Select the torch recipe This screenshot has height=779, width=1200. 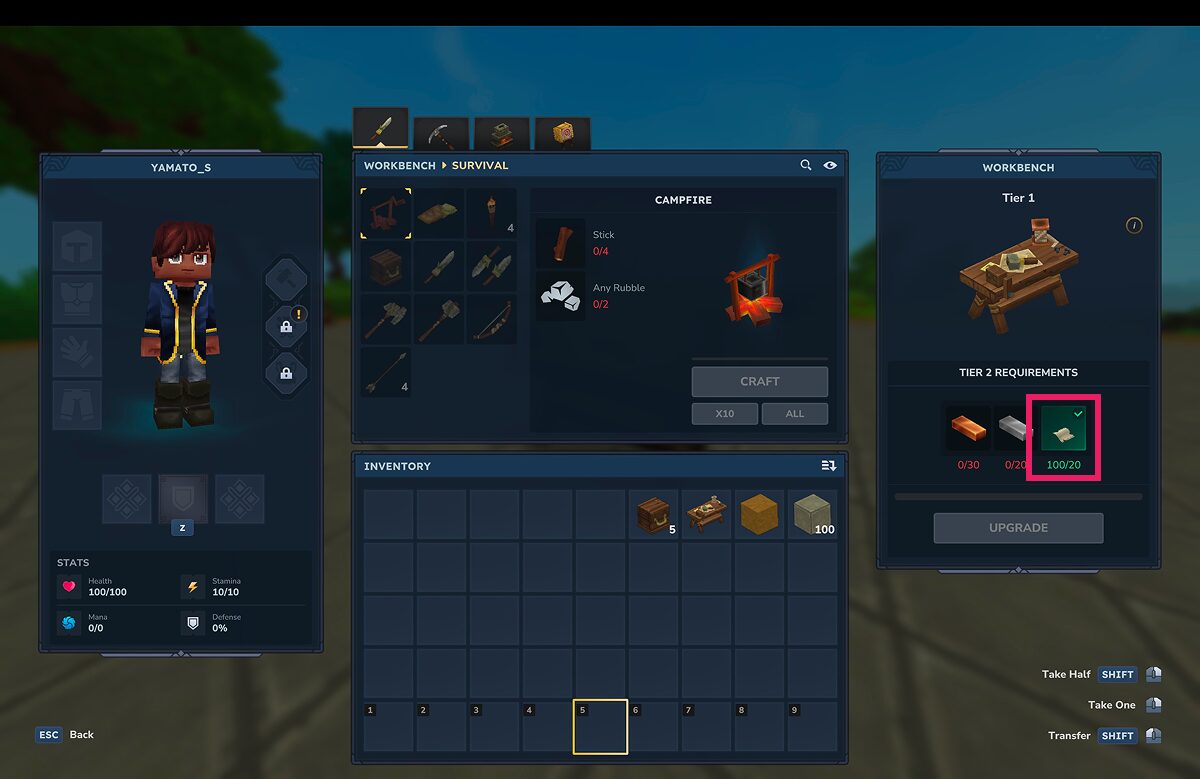(x=491, y=213)
